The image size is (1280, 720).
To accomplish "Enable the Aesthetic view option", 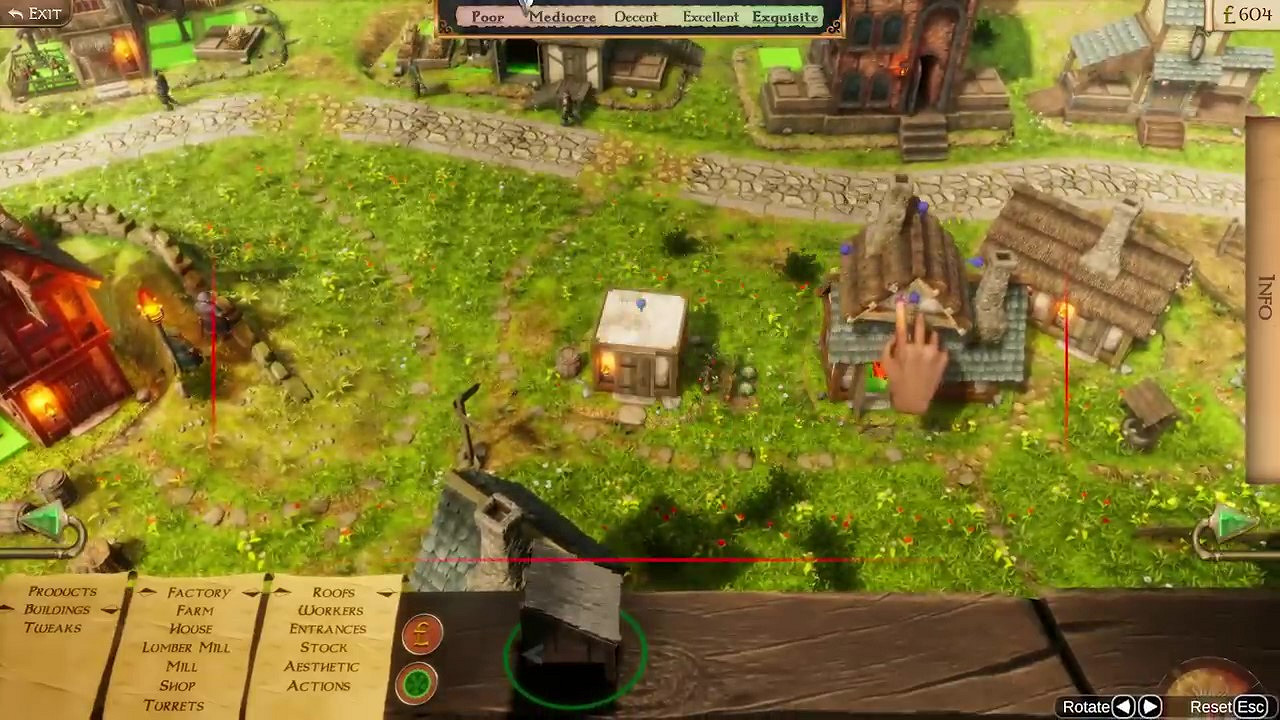I will pyautogui.click(x=322, y=667).
